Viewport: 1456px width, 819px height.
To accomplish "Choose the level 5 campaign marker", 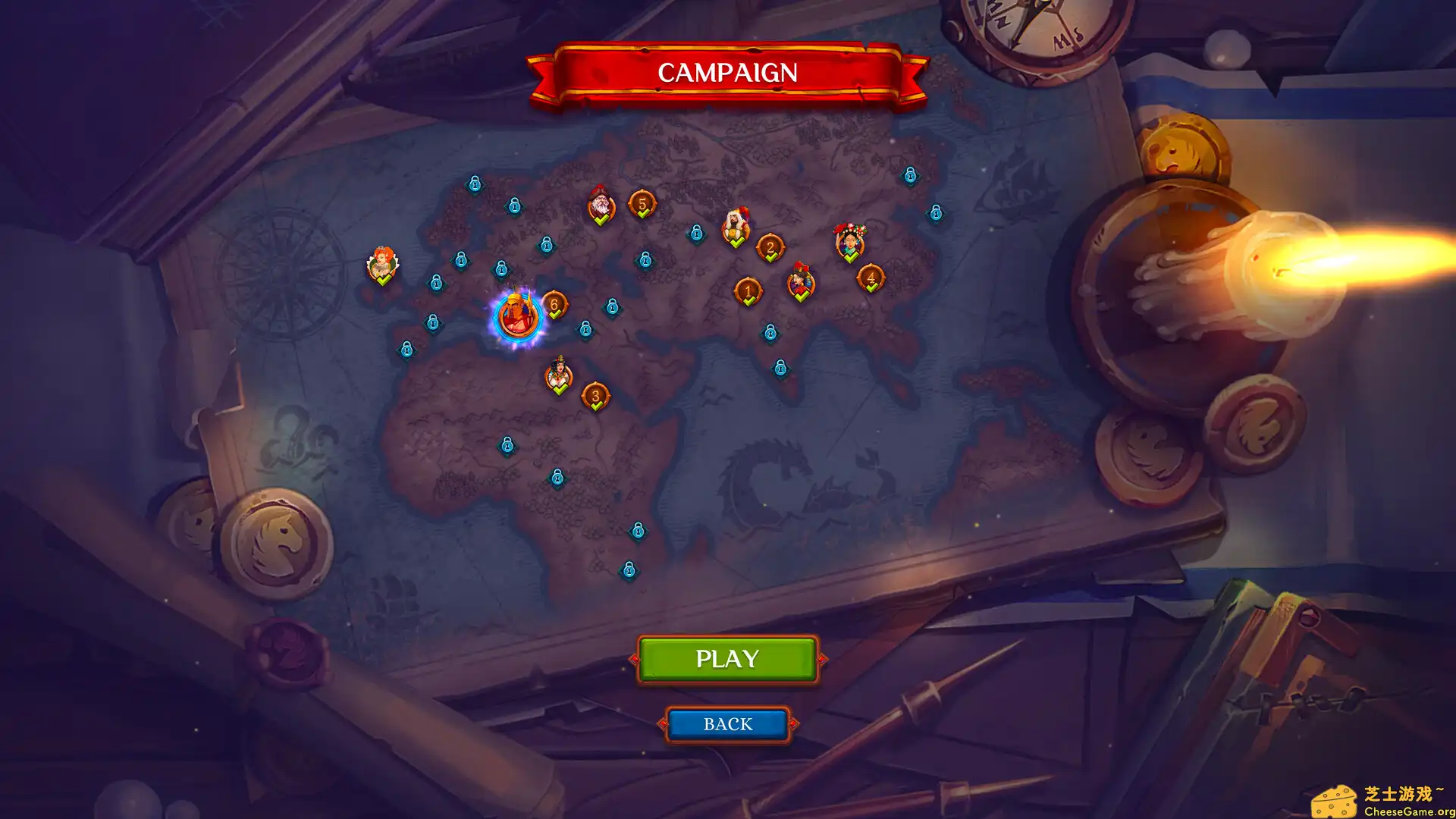I will (x=642, y=204).
